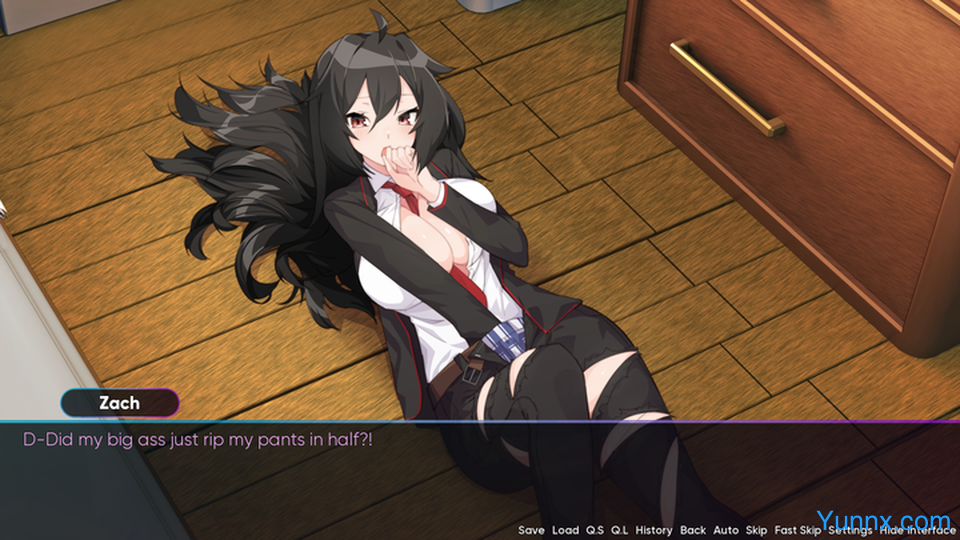Viewport: 960px width, 540px height.
Task: Enable Fast Skip mode
Action: 797,530
